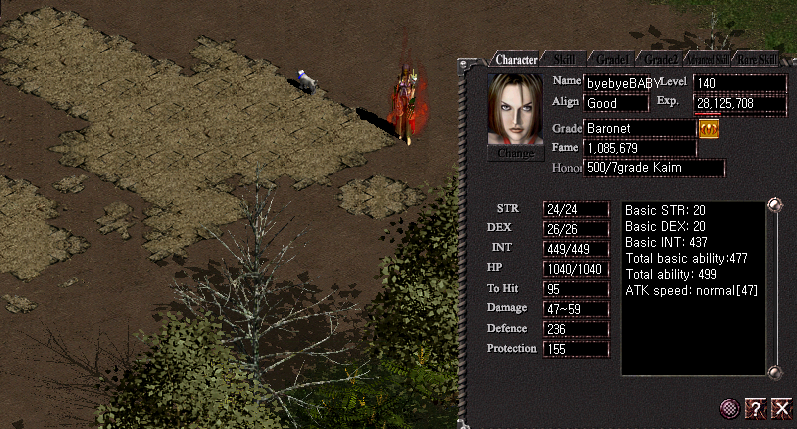
Task: Select the Grade2 tab
Action: pos(661,59)
